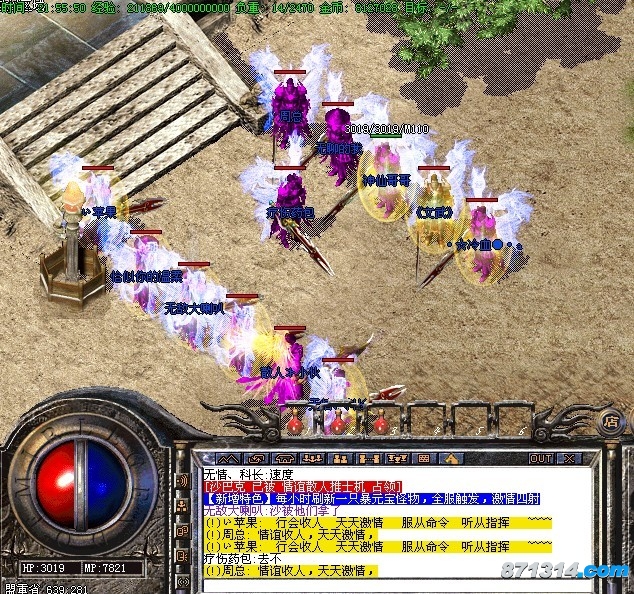Click the OUT button above the chat

coord(541,458)
